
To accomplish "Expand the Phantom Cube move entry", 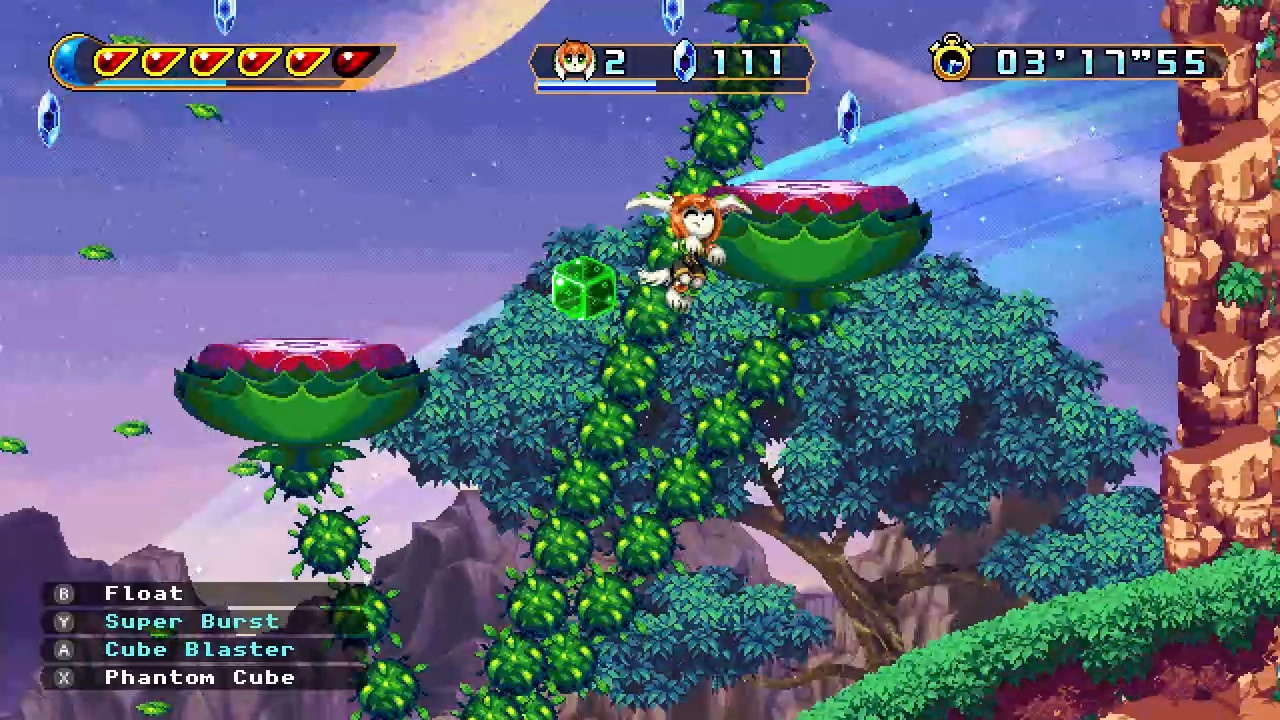I will [x=199, y=677].
